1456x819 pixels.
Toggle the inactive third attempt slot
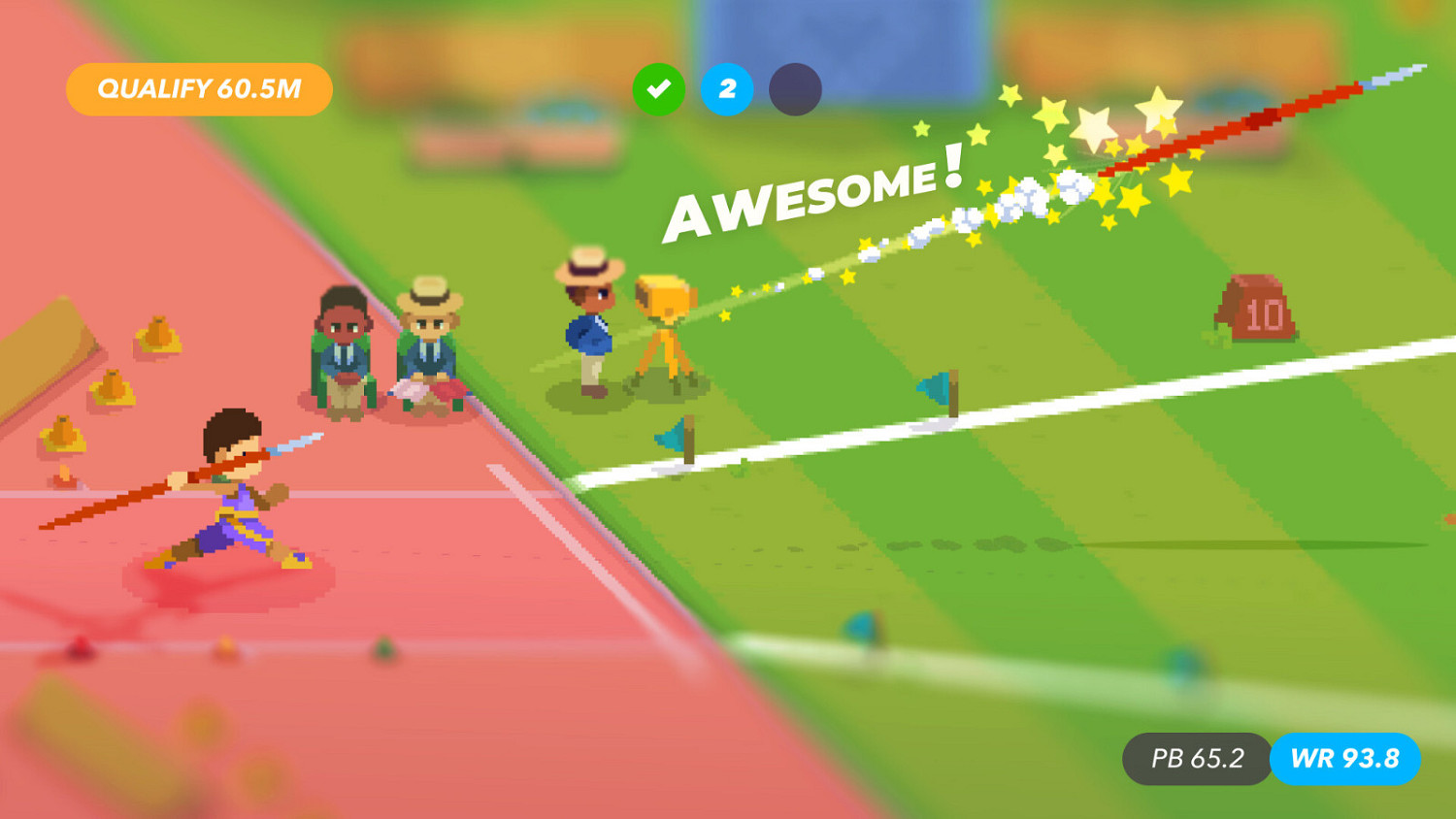pos(795,89)
